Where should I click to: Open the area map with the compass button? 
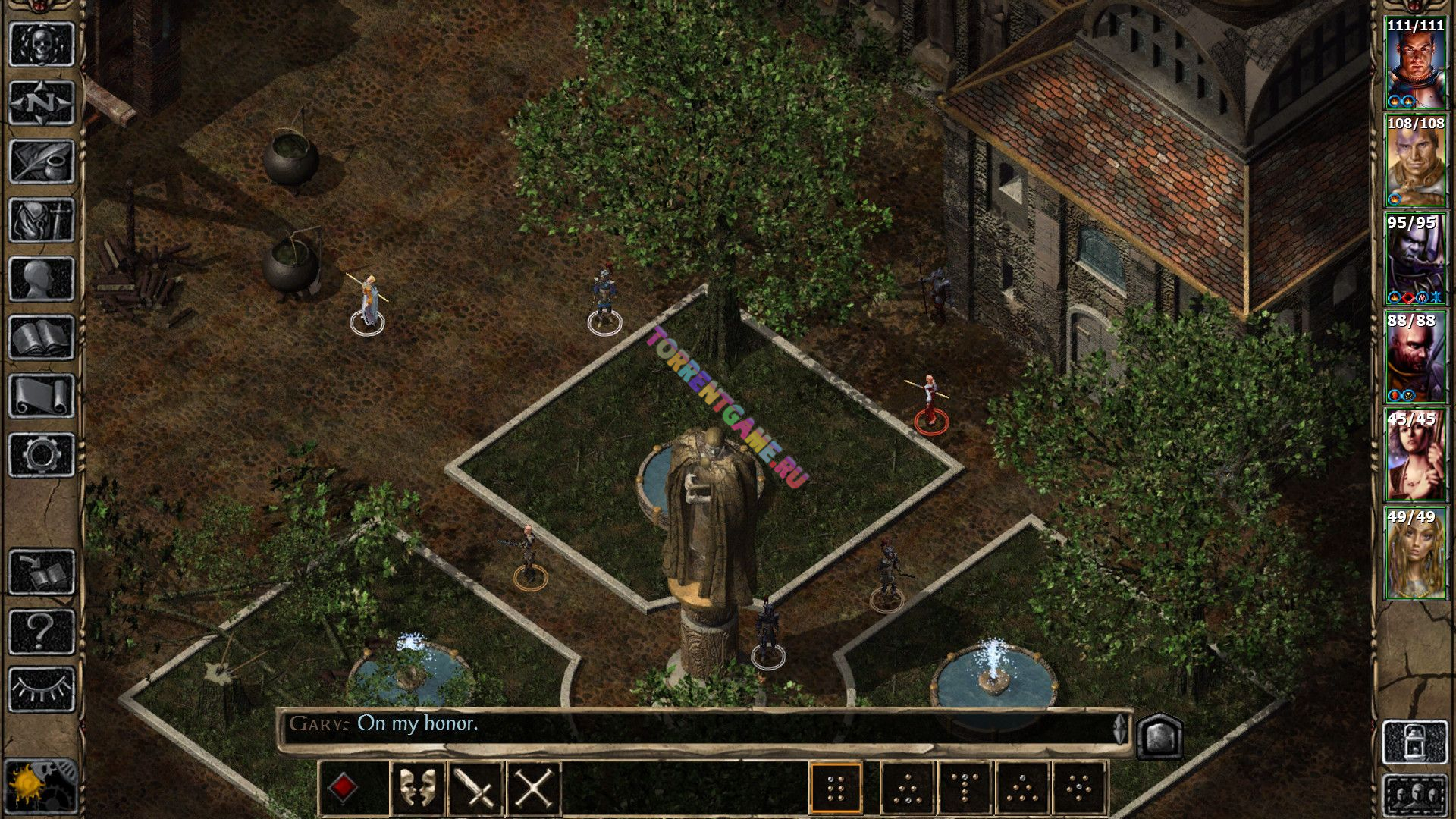tap(42, 102)
